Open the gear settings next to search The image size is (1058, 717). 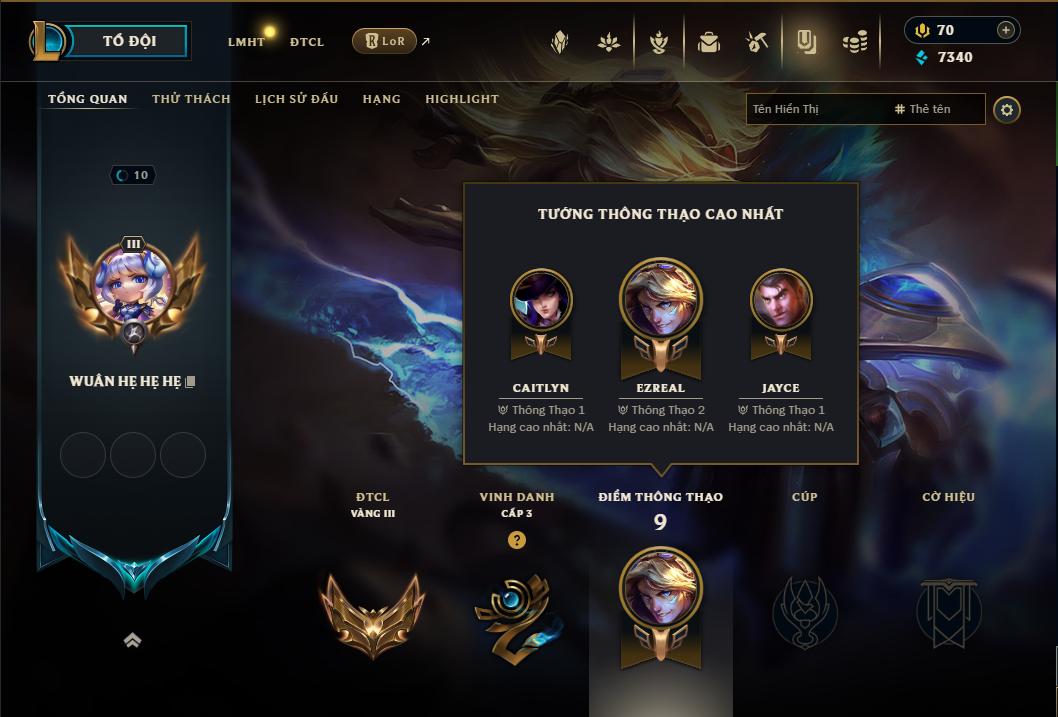[x=1007, y=110]
